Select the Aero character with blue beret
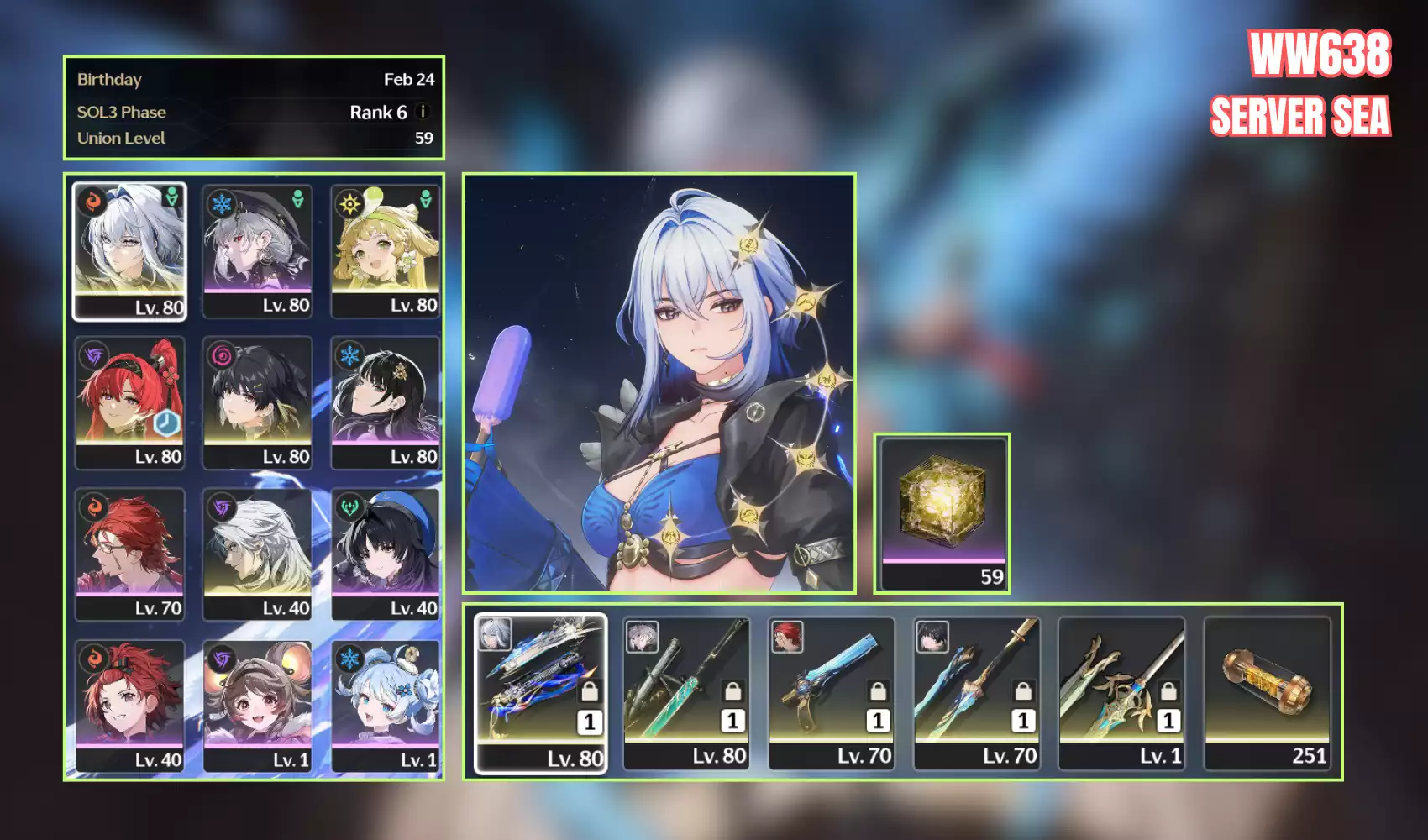The width and height of the screenshot is (1428, 840). click(x=386, y=554)
